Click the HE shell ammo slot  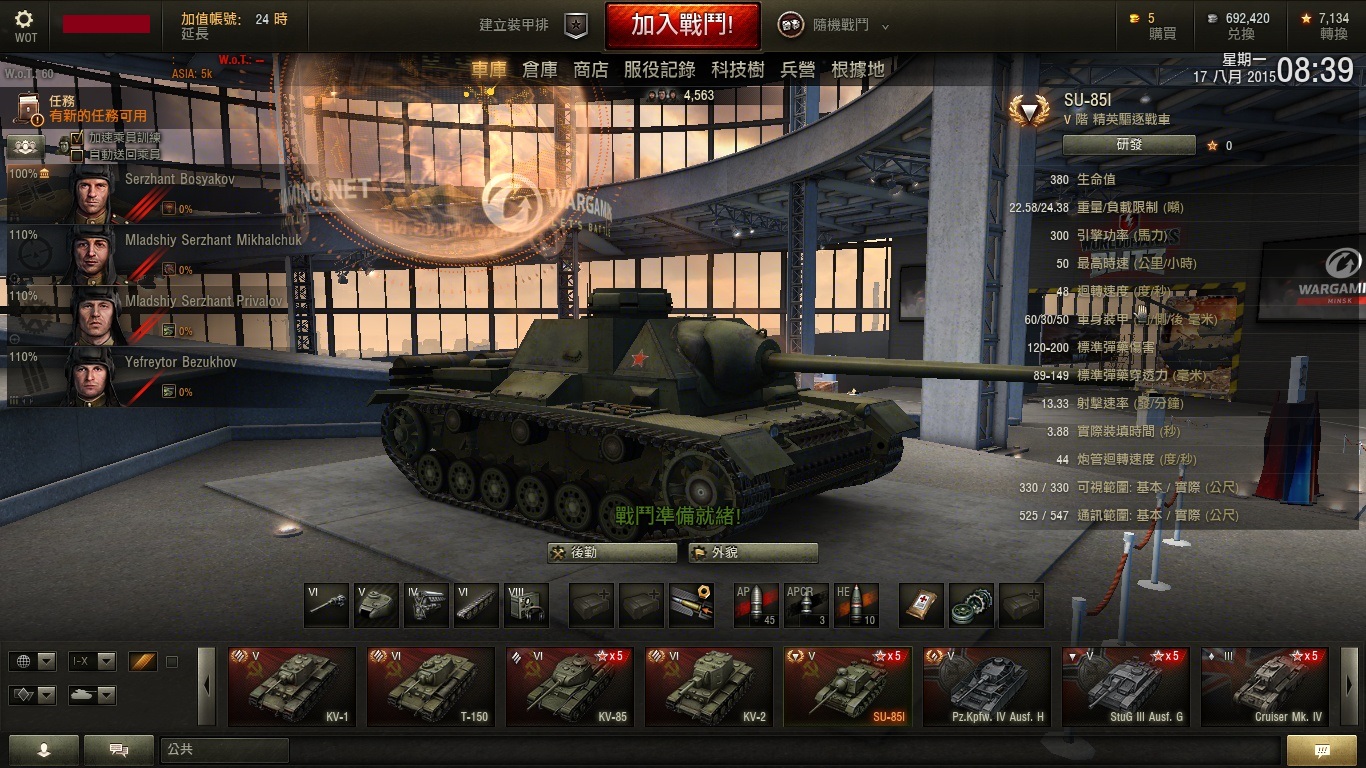[856, 605]
